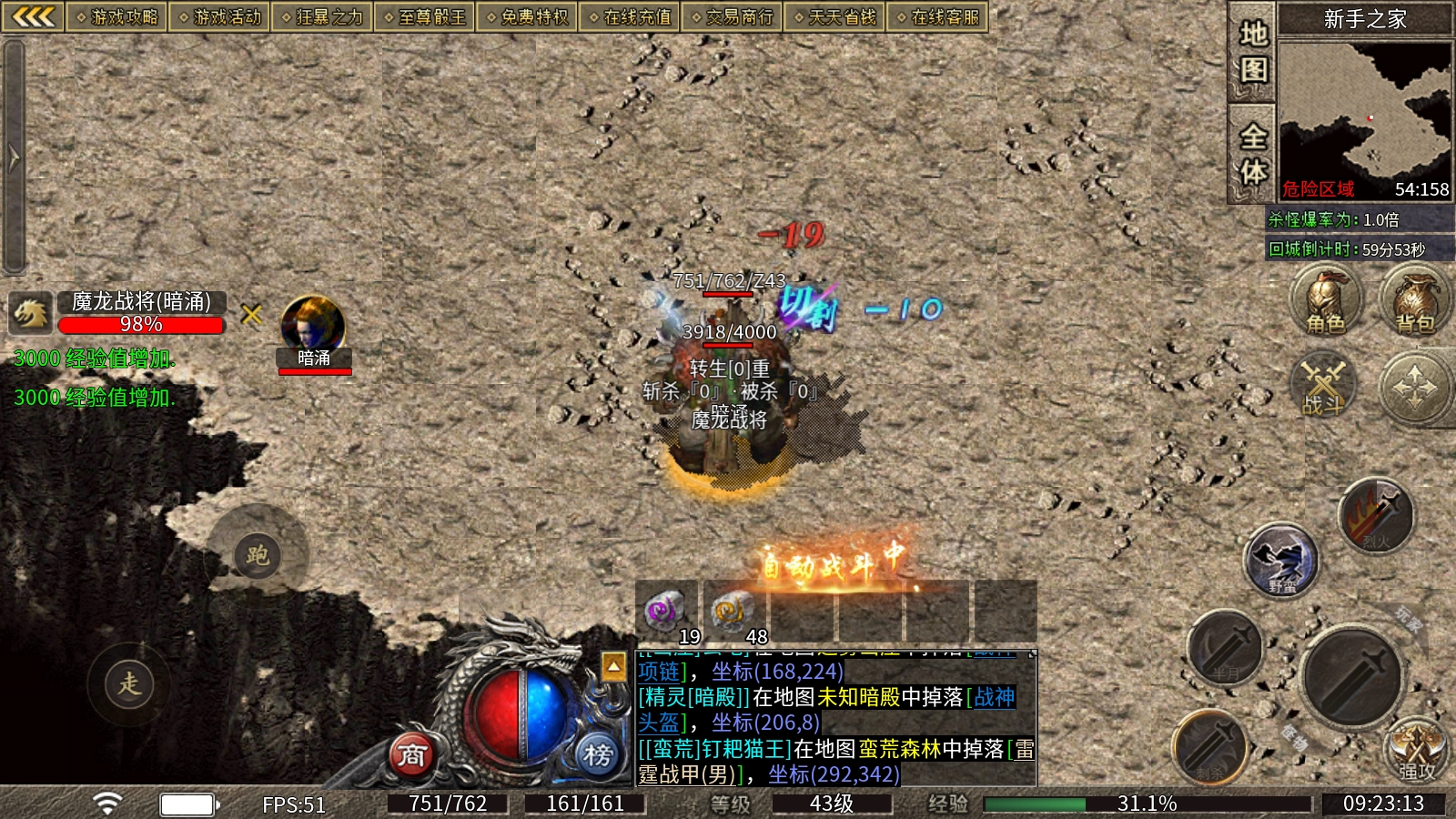Tap the 强攻 crossed-axes button

[1416, 752]
